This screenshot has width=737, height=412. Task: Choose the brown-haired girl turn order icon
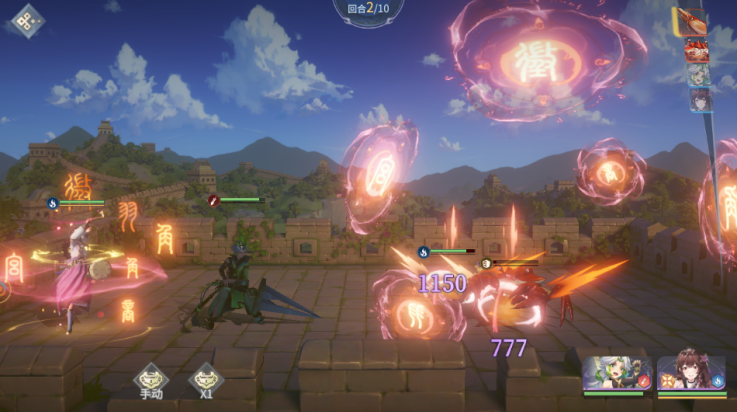(x=700, y=100)
